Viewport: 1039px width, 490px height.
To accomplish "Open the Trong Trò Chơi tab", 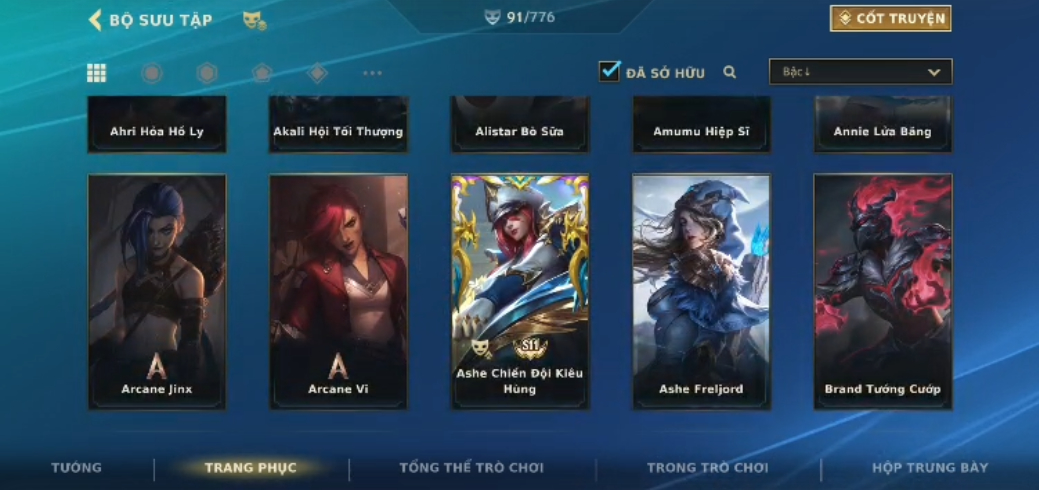I will [x=707, y=468].
